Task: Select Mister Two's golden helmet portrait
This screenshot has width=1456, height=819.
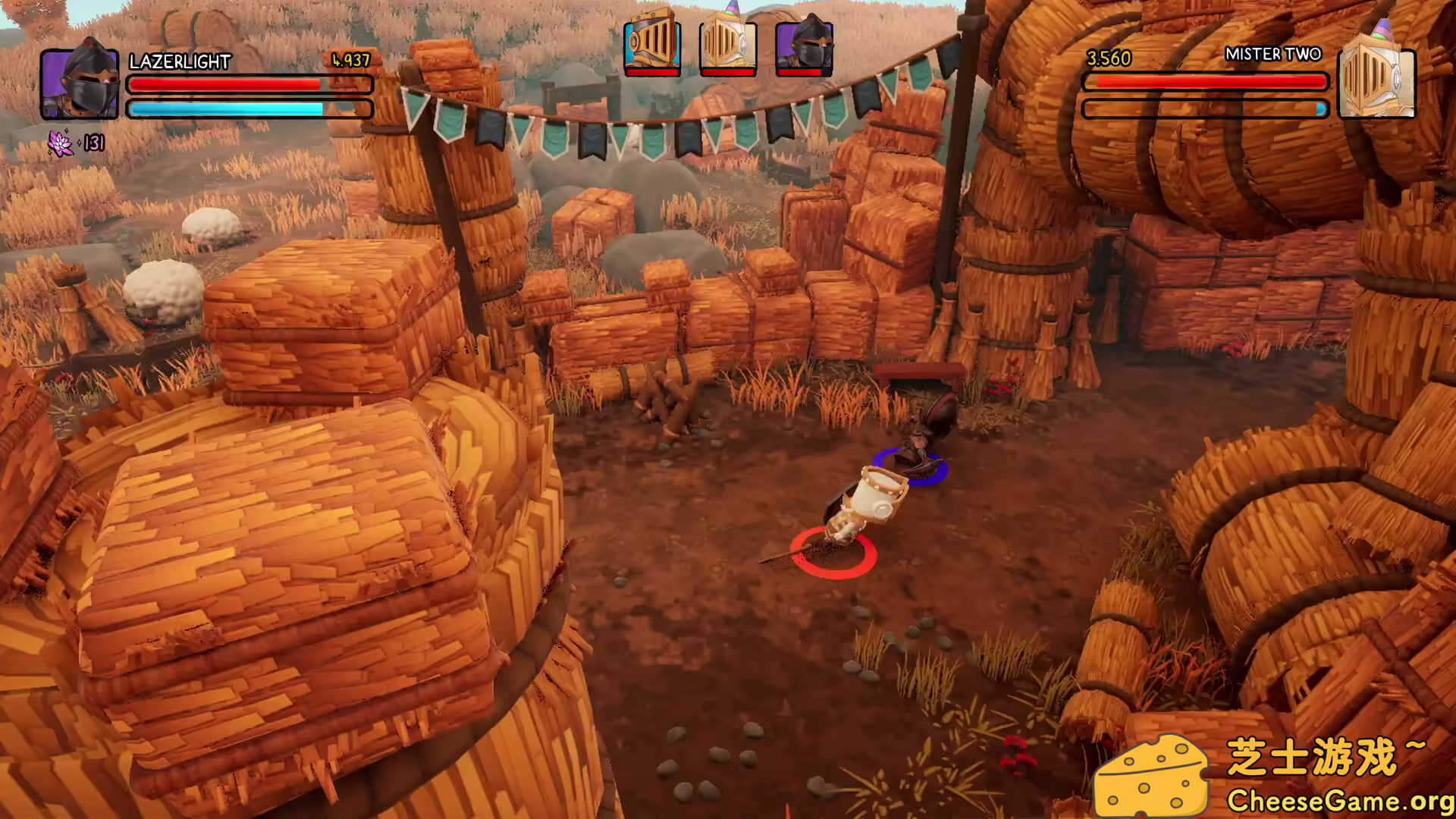Action: (x=1376, y=80)
